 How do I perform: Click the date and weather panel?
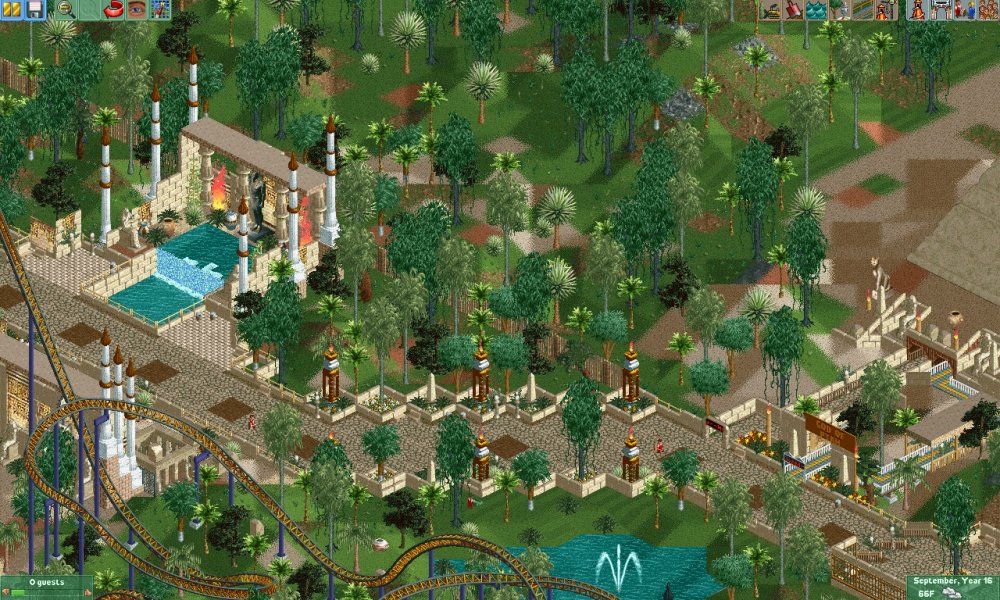952,586
